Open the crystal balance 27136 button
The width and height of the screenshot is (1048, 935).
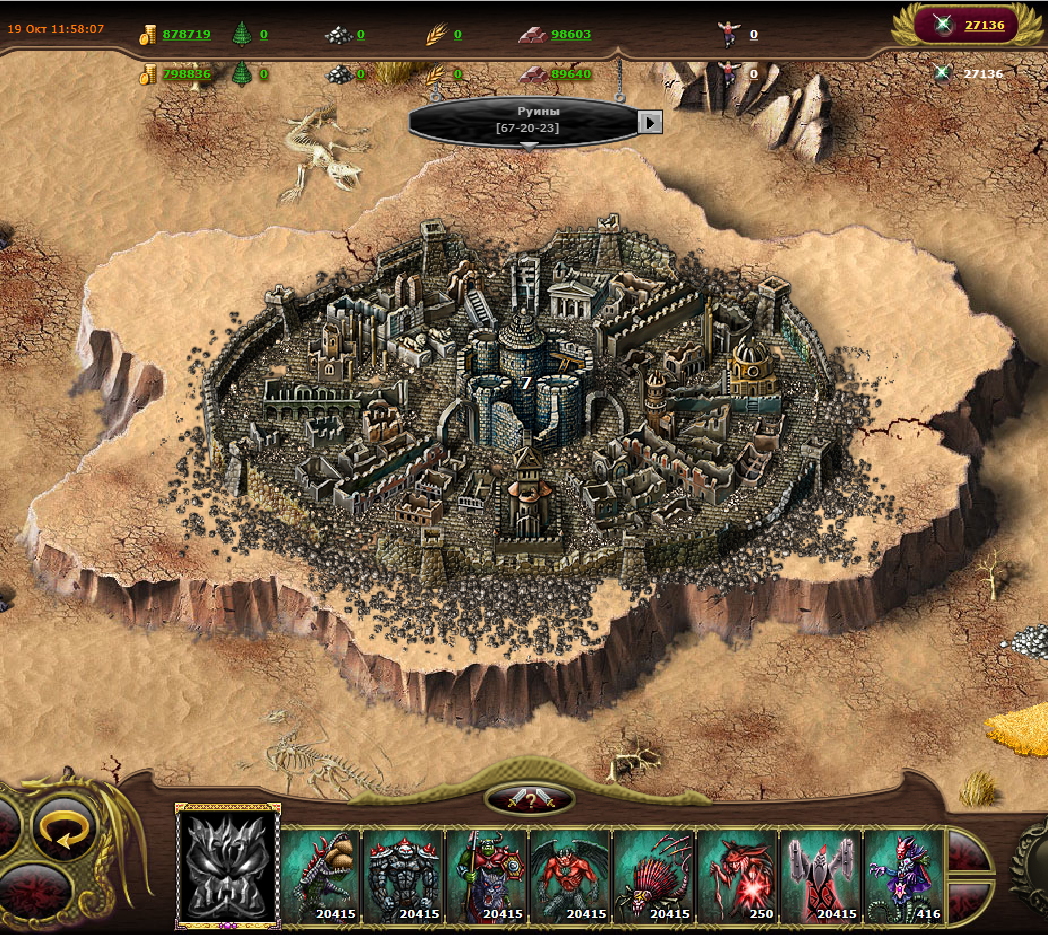click(x=984, y=25)
